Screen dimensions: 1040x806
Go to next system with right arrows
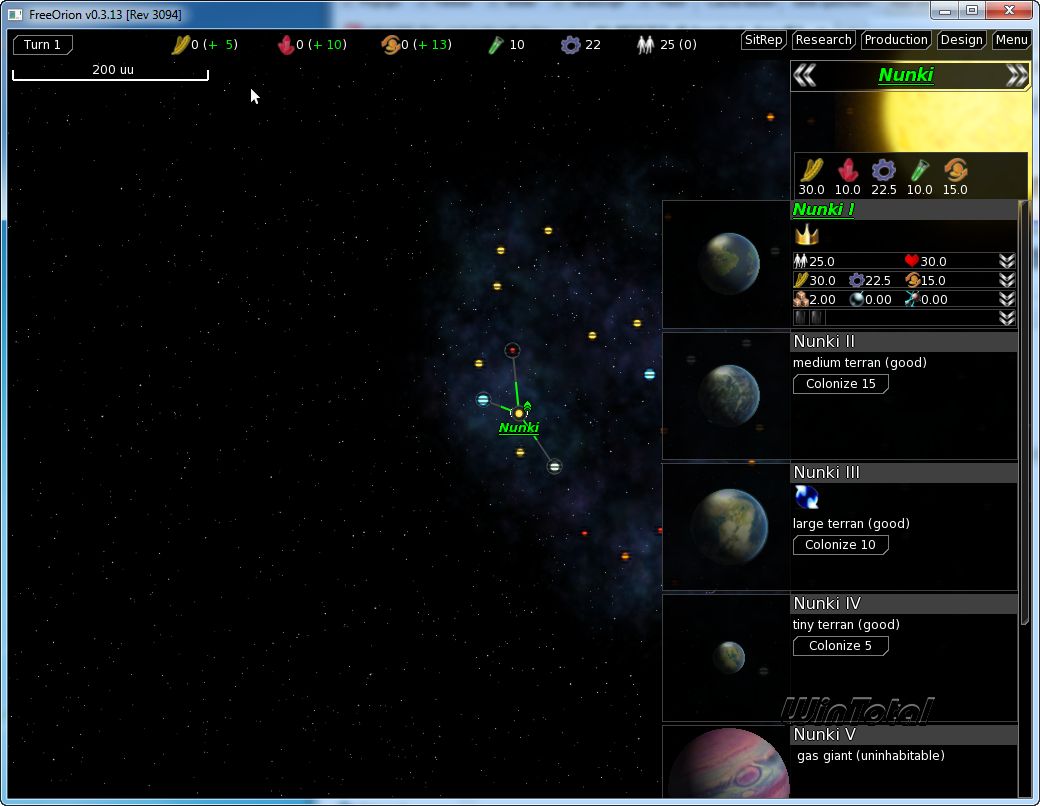pos(1016,76)
